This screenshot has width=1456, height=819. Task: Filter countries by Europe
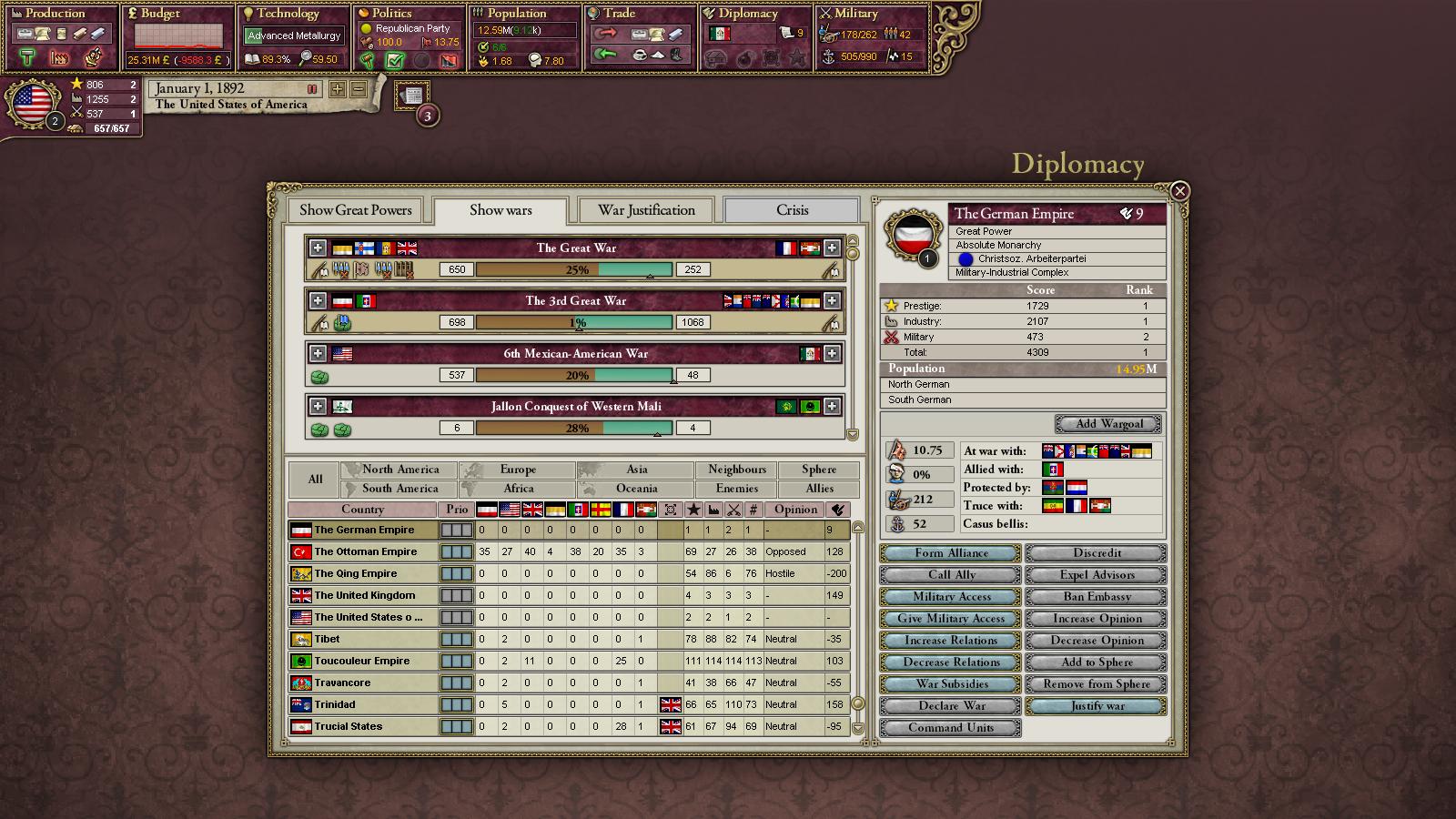[518, 470]
